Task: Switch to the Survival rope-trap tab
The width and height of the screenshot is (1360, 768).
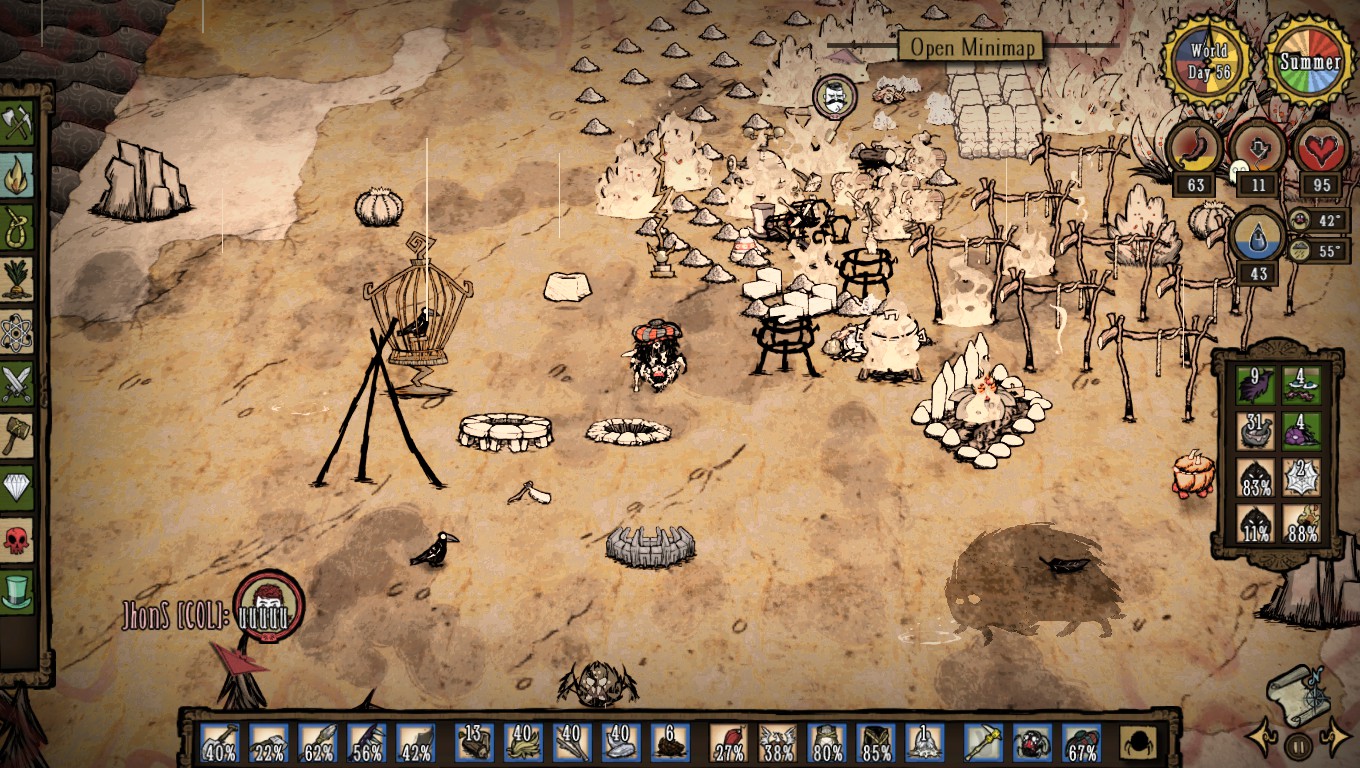Action: pyautogui.click(x=17, y=227)
